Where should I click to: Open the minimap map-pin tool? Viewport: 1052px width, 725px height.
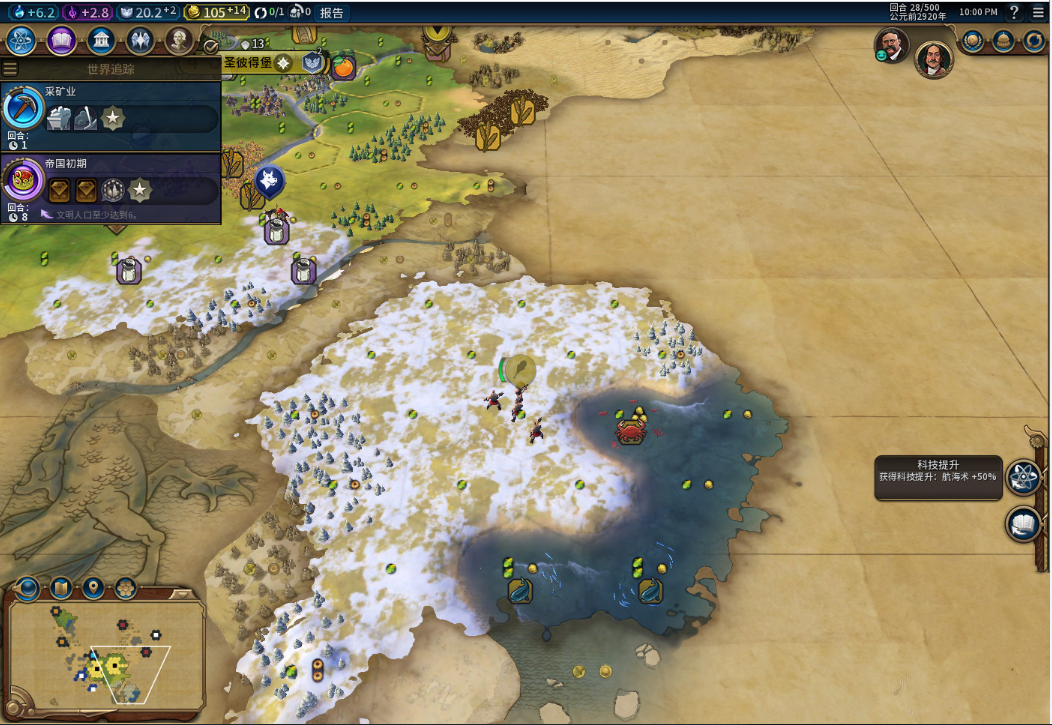(x=94, y=588)
